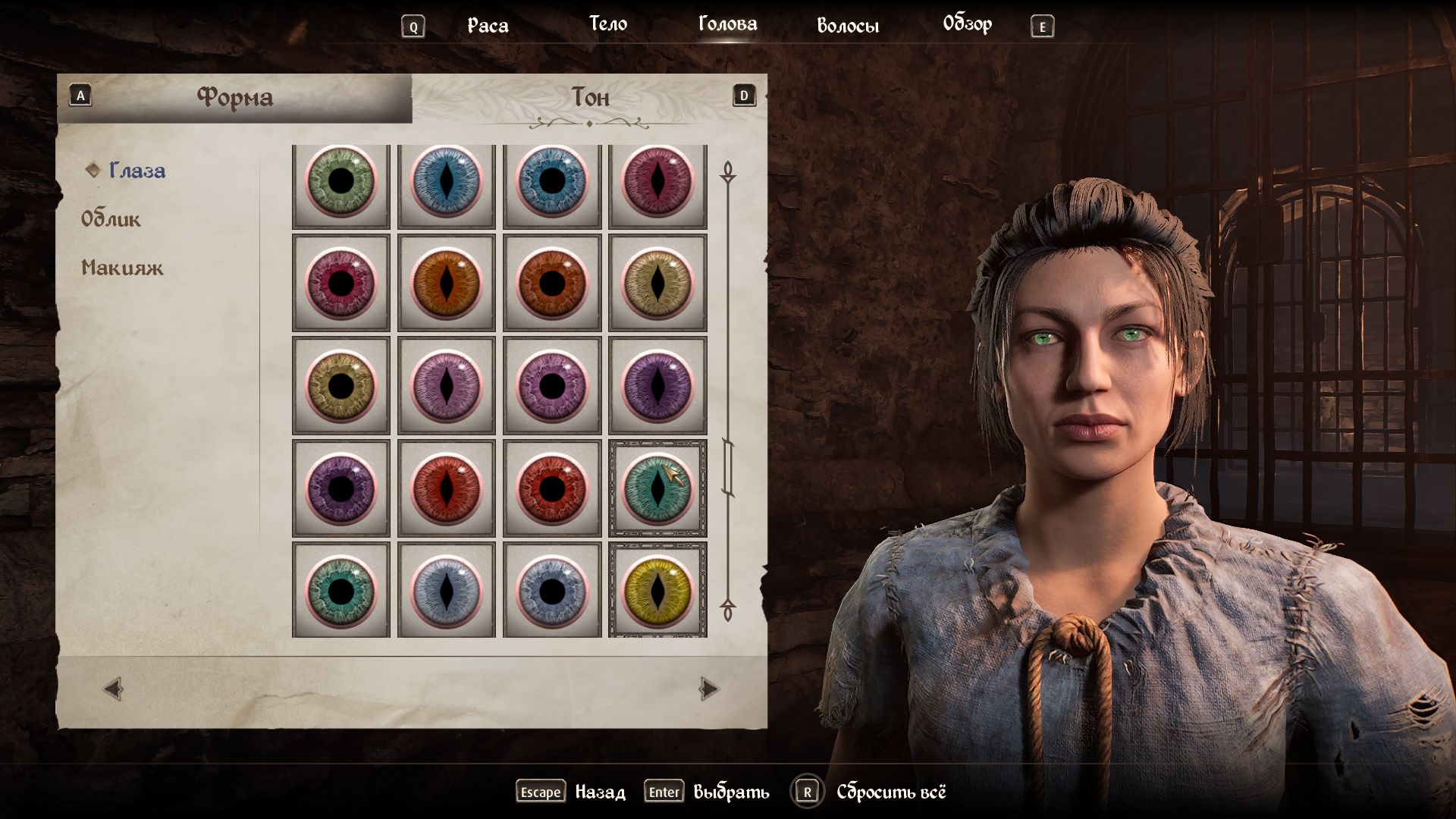1456x819 pixels.
Task: Pick the green round-pupil eye
Action: [341, 182]
